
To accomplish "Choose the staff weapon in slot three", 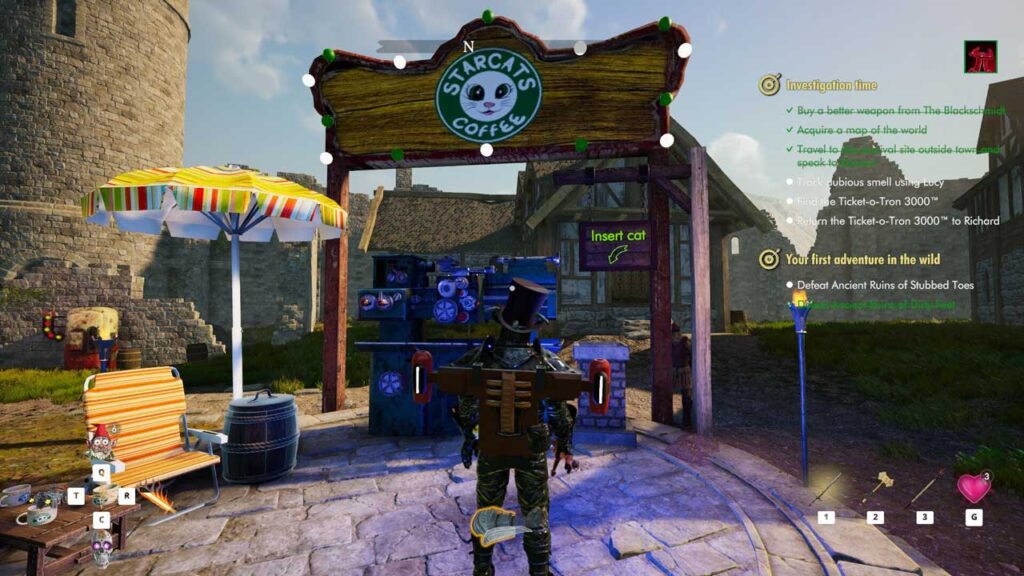I will (x=925, y=487).
